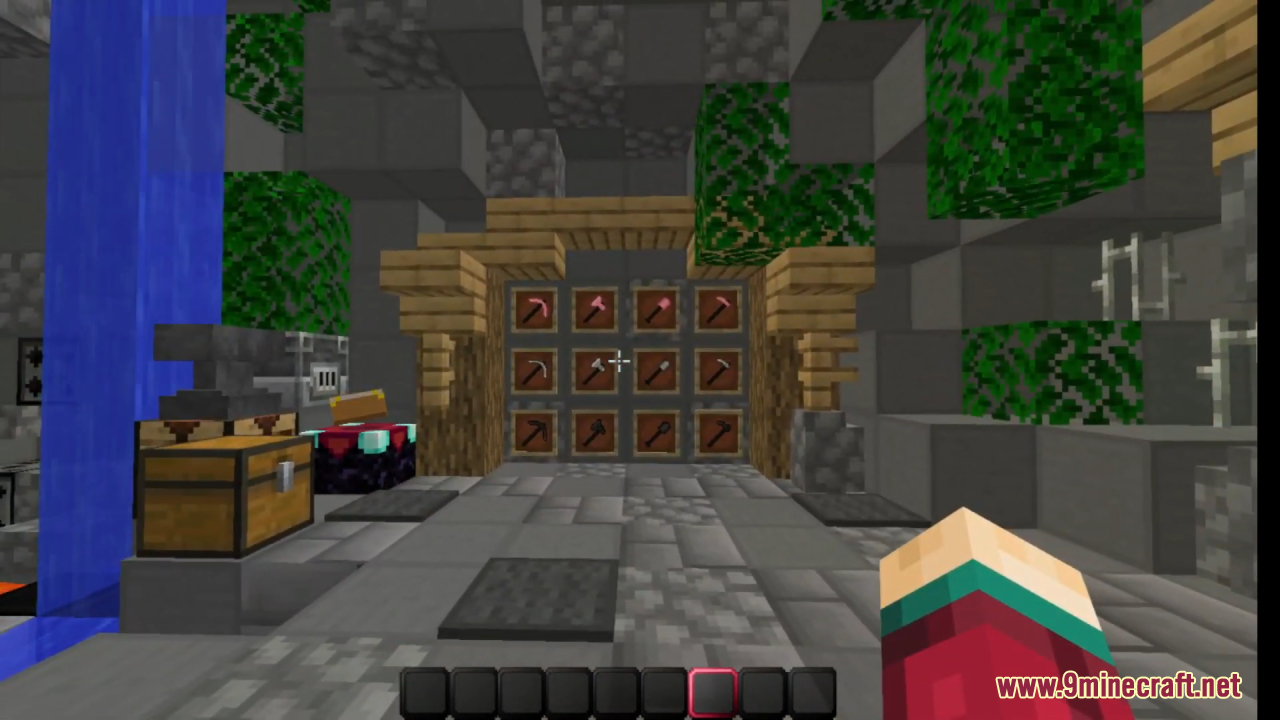Select the pink pickaxe item frame
Viewport: 1280px width, 720px height.
535,310
